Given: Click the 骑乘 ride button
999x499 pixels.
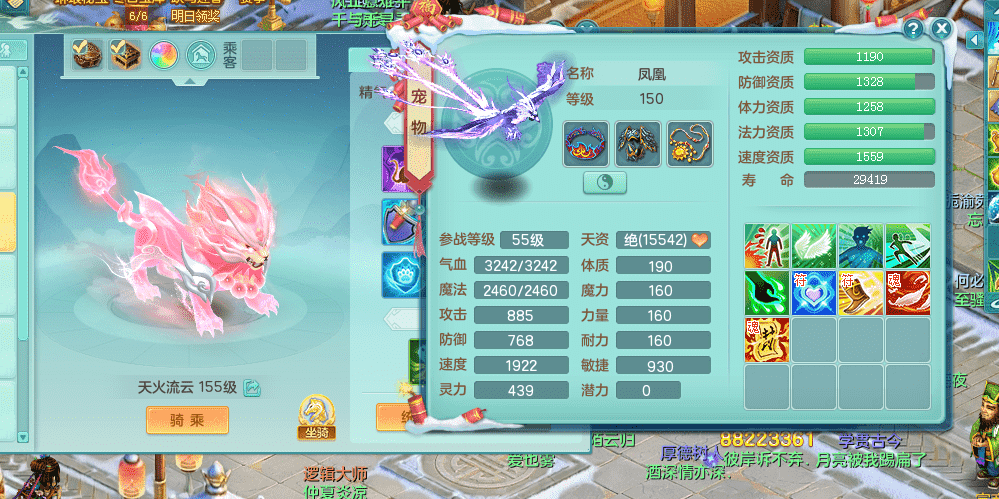Looking at the screenshot, I should (x=187, y=419).
